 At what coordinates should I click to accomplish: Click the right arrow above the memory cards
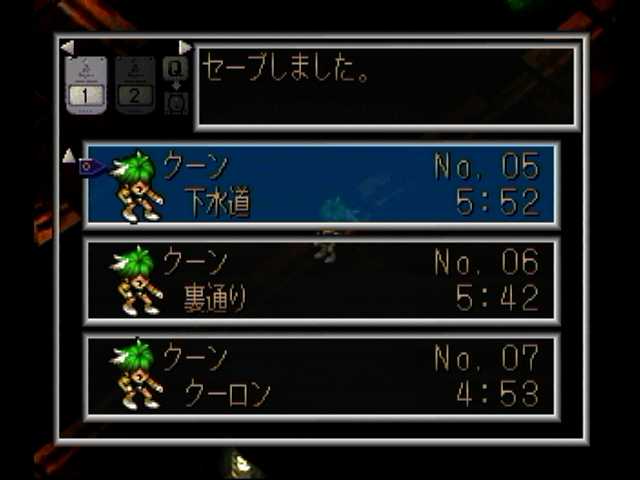point(185,47)
